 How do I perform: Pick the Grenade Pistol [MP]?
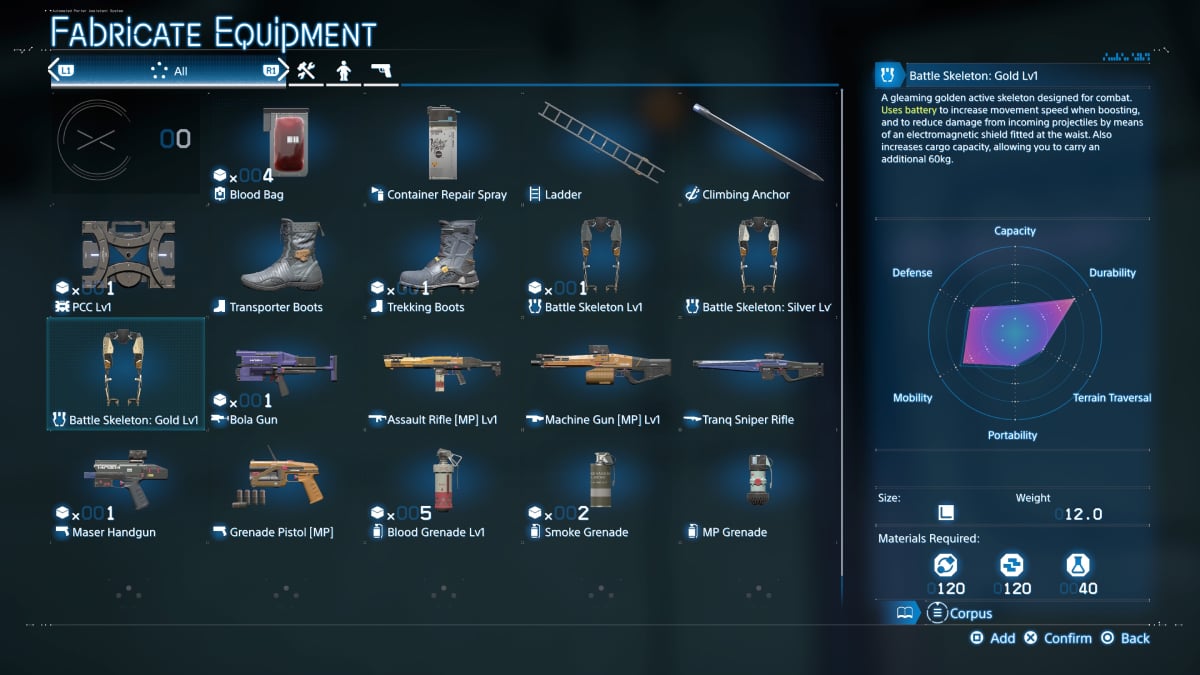(283, 486)
